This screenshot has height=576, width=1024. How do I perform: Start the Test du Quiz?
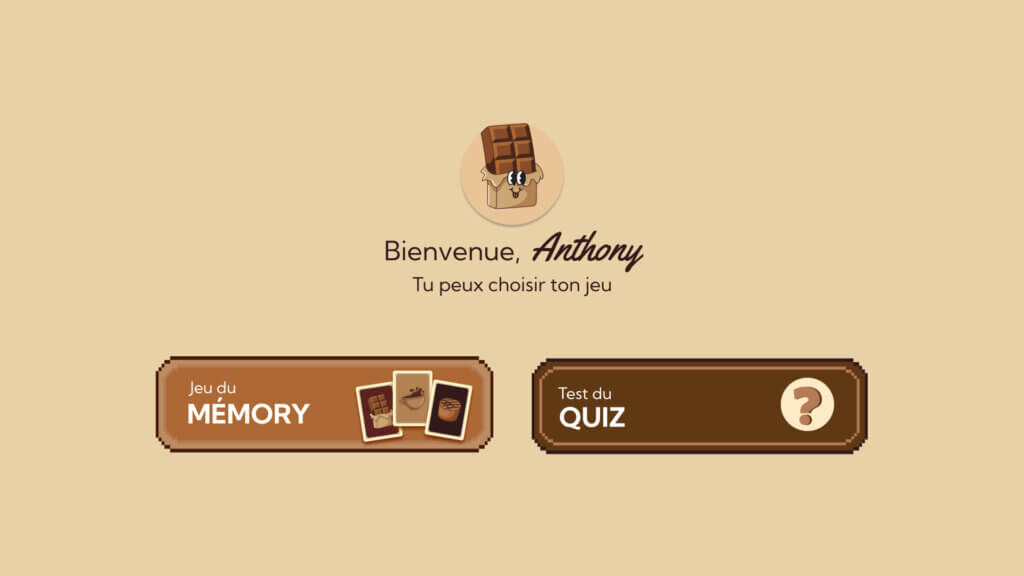click(699, 406)
